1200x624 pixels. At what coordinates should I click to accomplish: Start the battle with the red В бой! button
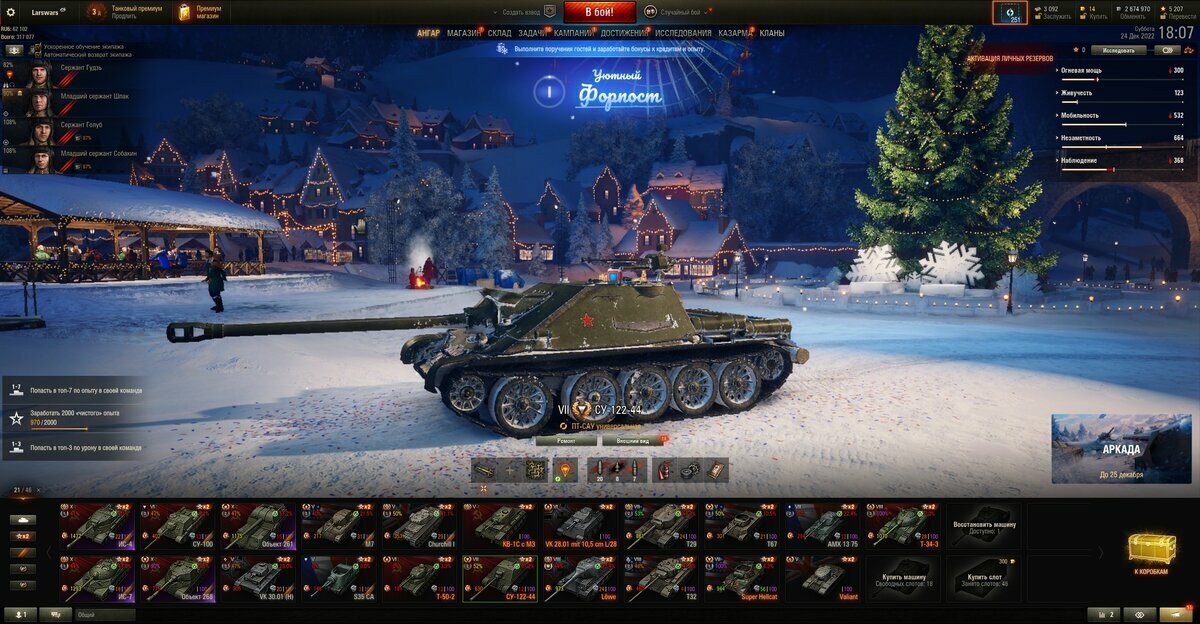pyautogui.click(x=599, y=12)
